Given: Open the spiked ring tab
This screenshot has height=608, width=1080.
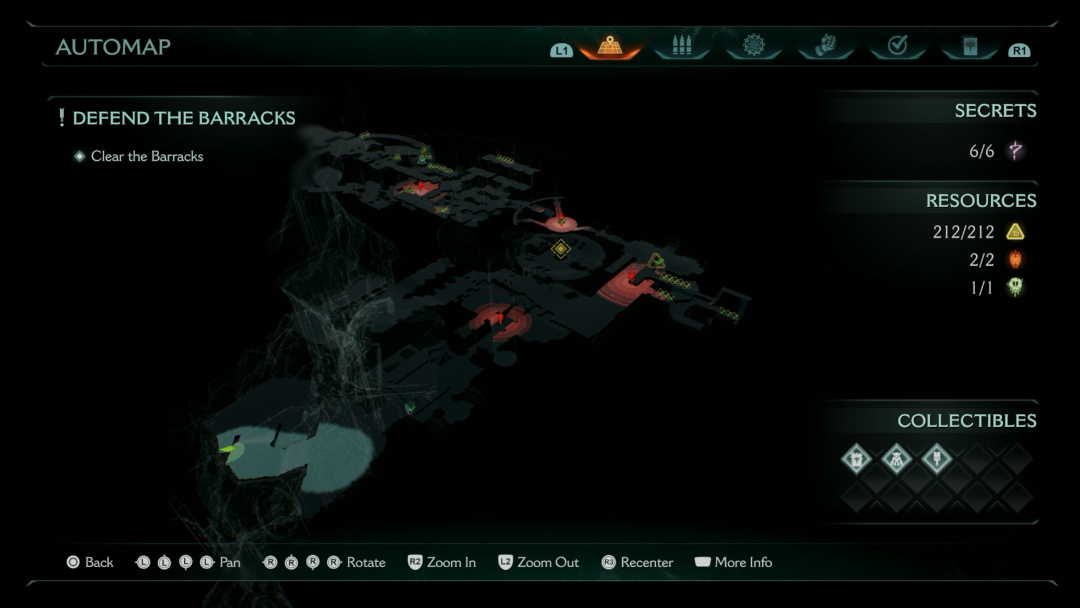Looking at the screenshot, I should point(754,46).
